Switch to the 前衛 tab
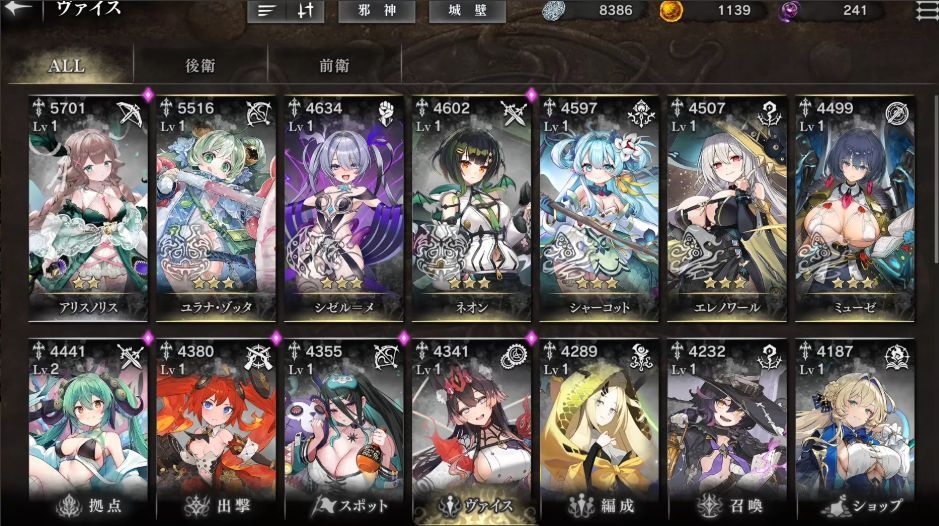 (334, 66)
